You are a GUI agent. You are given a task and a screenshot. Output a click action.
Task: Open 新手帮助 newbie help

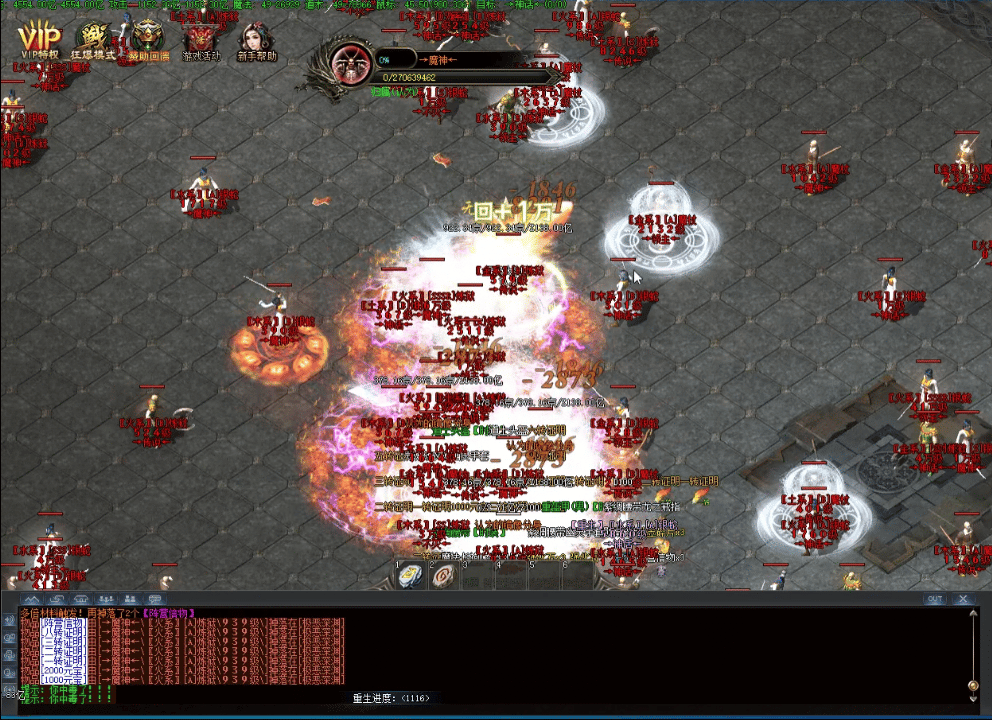[256, 41]
